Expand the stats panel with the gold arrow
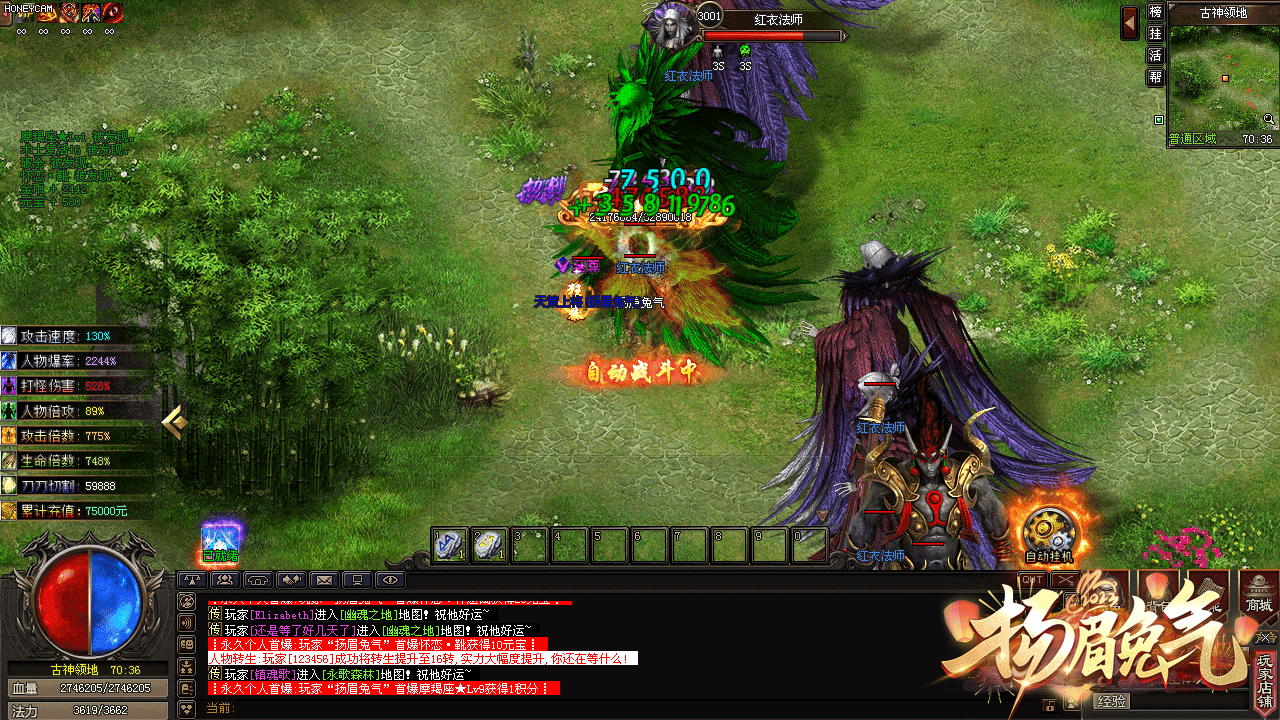This screenshot has width=1280, height=720. 174,422
